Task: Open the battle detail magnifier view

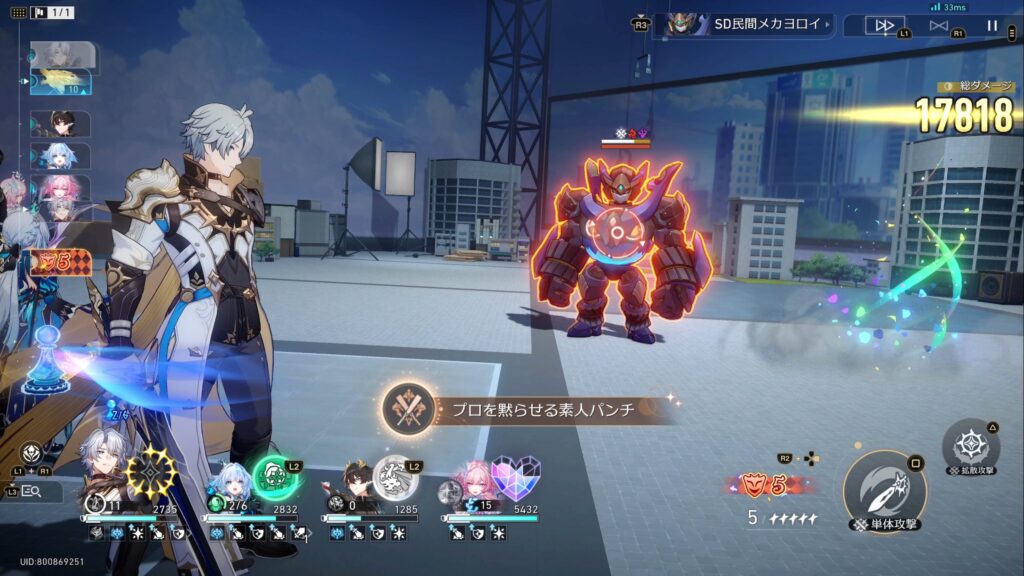Action: (31, 491)
